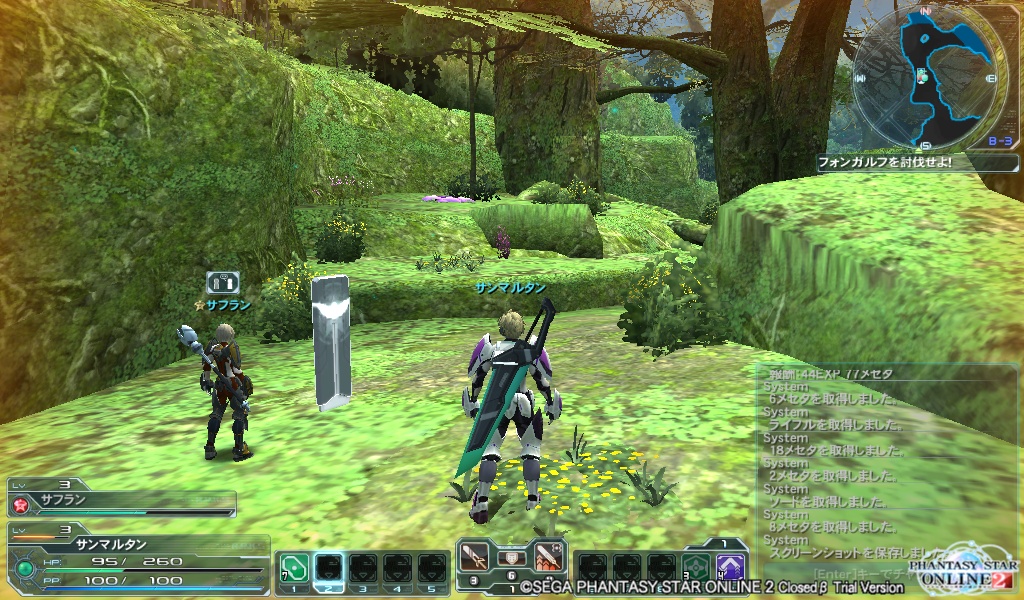
Task: Click the サフラン nameplate chat icon
Action: pos(222,283)
